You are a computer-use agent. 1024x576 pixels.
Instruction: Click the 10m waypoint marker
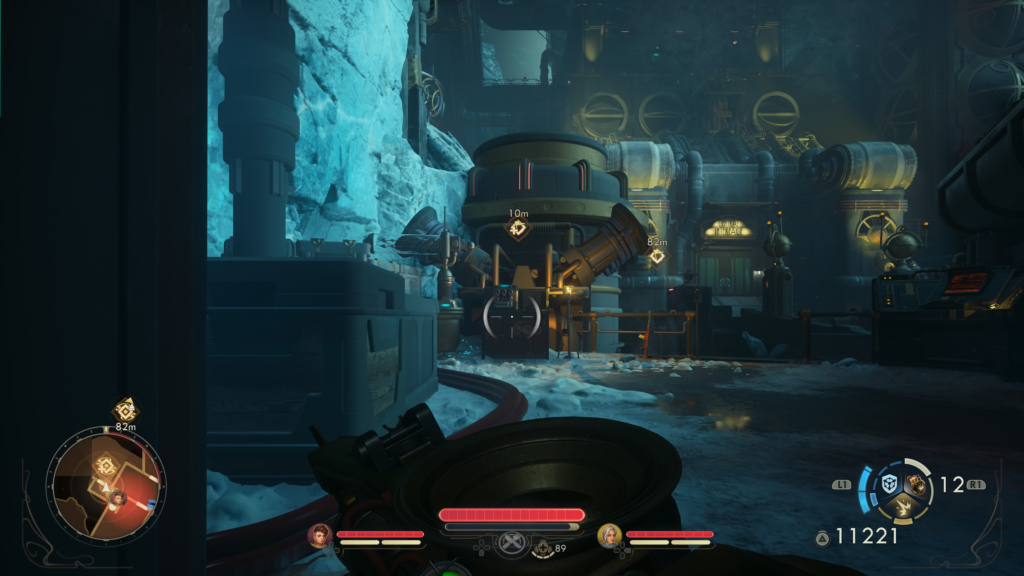(518, 228)
